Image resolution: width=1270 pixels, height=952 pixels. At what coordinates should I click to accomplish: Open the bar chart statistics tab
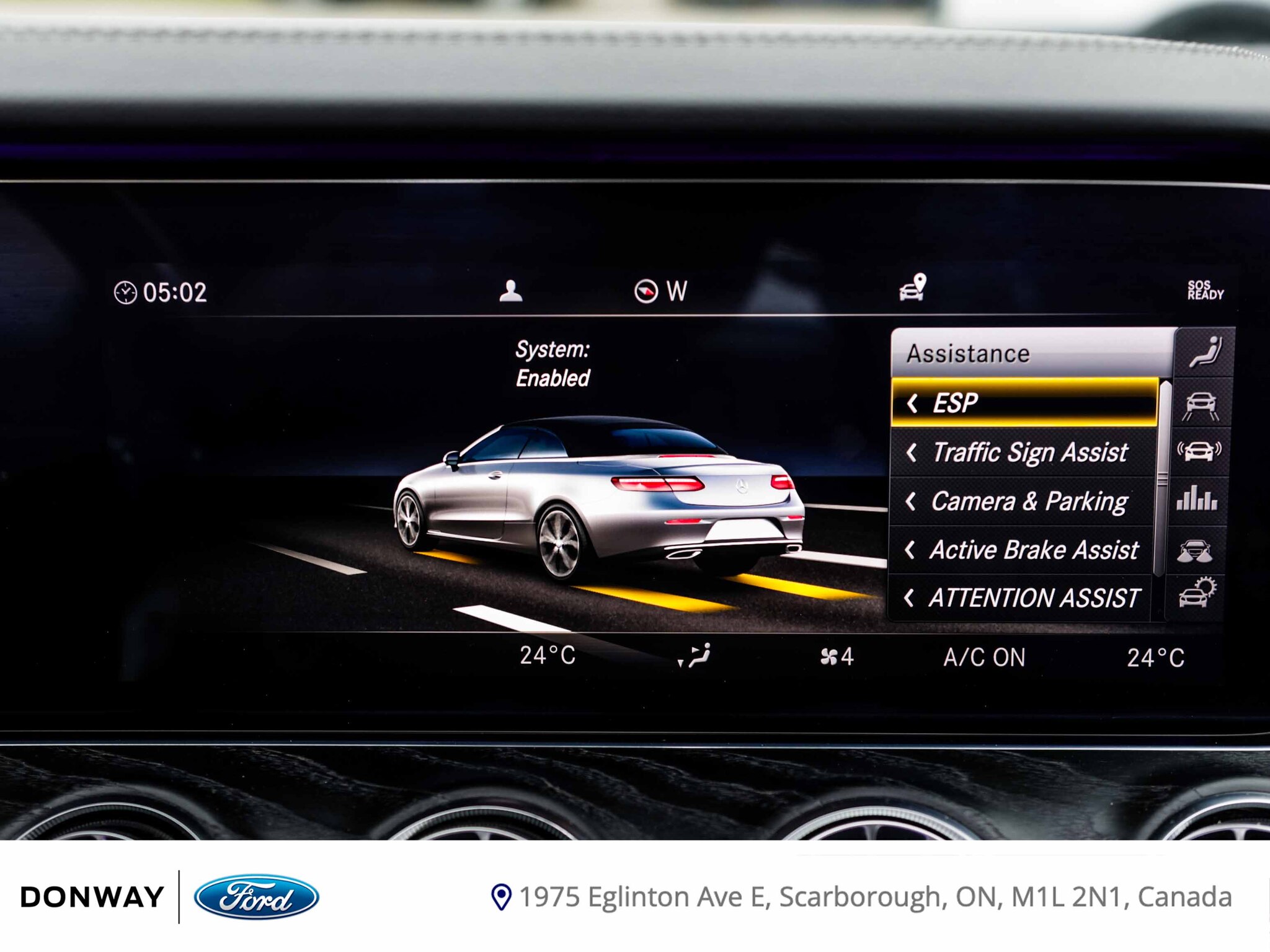click(x=1197, y=499)
